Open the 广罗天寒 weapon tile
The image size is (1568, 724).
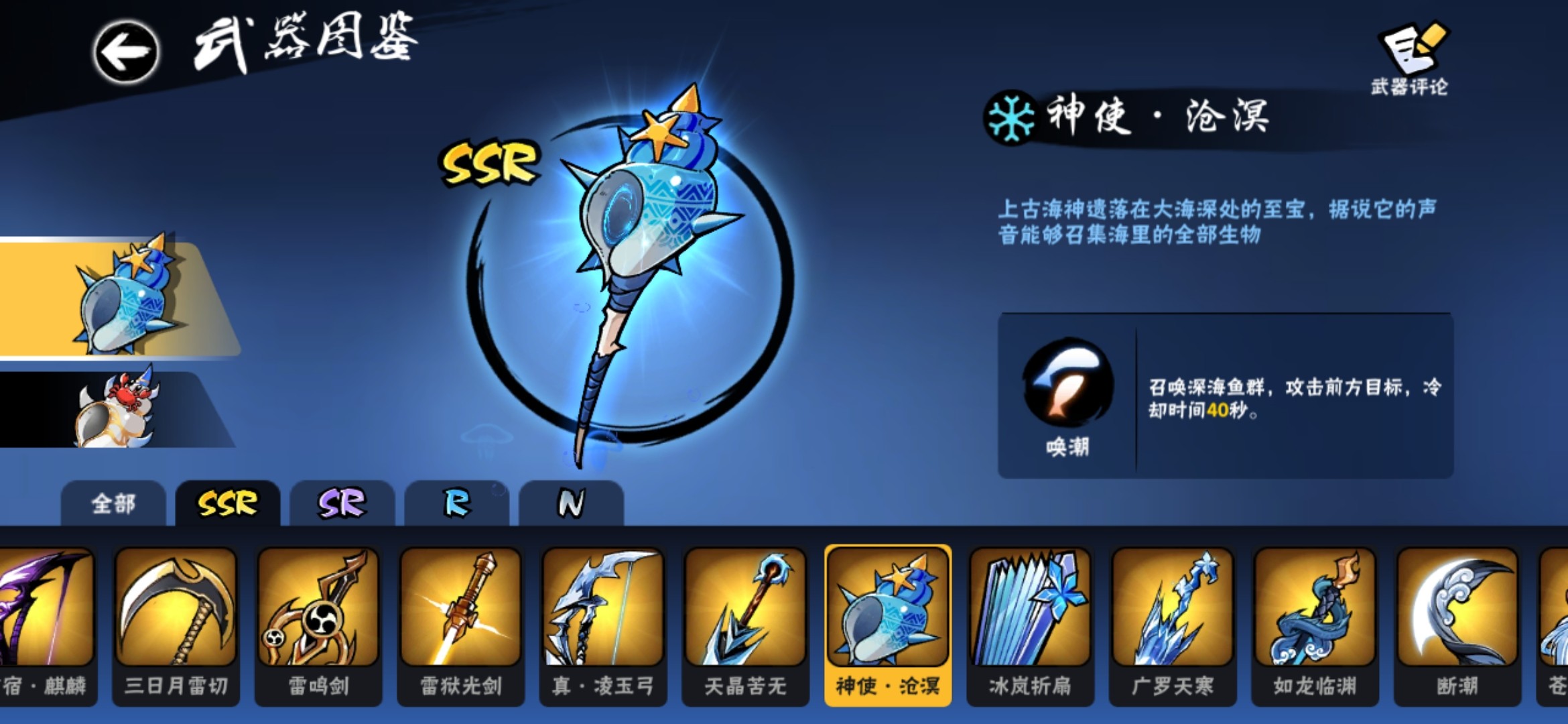[x=1173, y=625]
